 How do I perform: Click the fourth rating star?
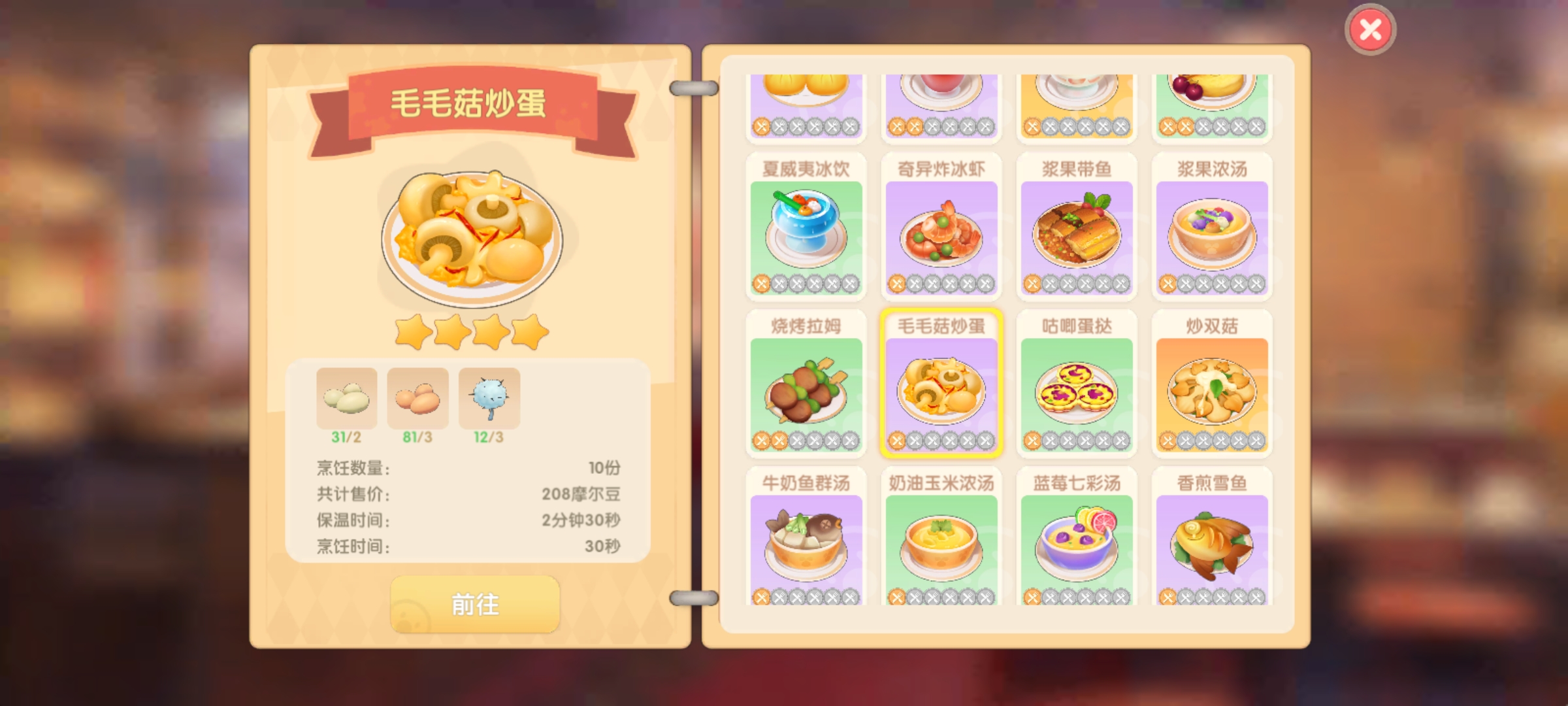[529, 332]
